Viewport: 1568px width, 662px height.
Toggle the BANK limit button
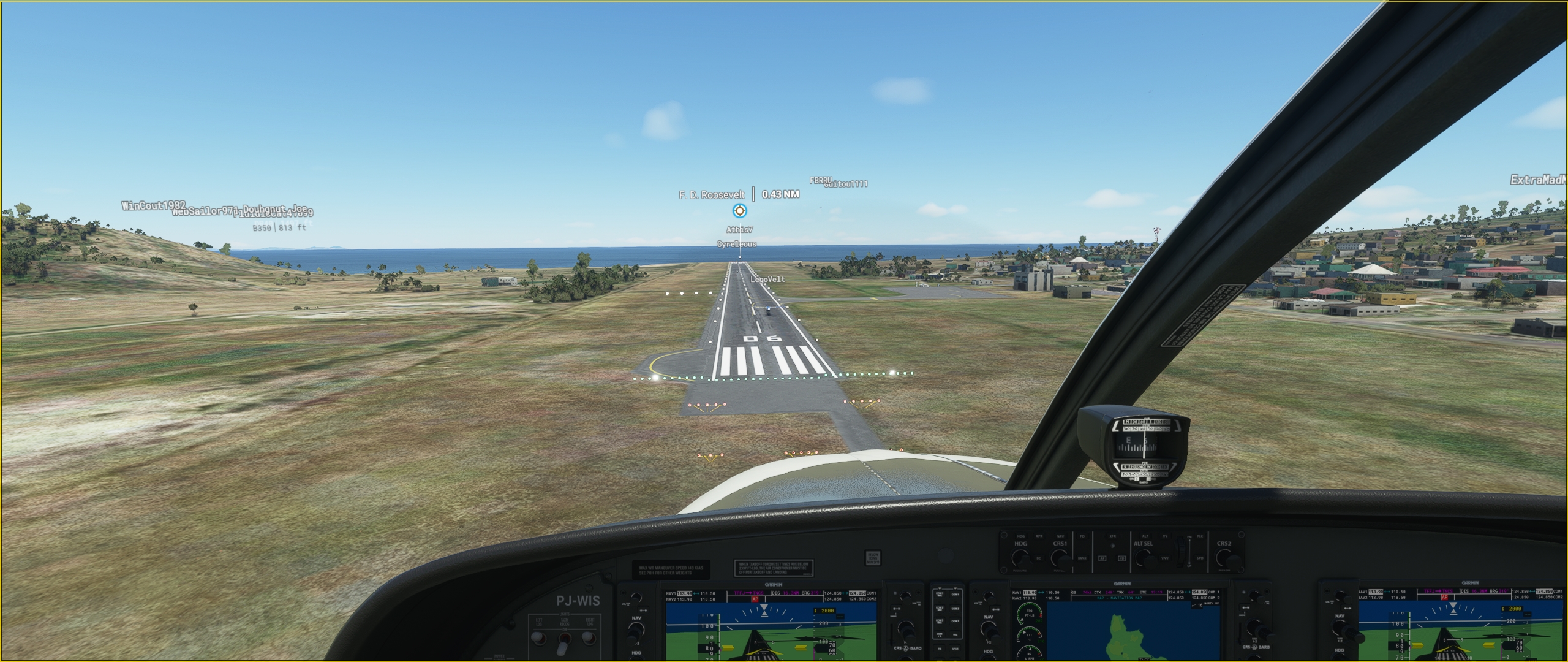click(x=1082, y=558)
